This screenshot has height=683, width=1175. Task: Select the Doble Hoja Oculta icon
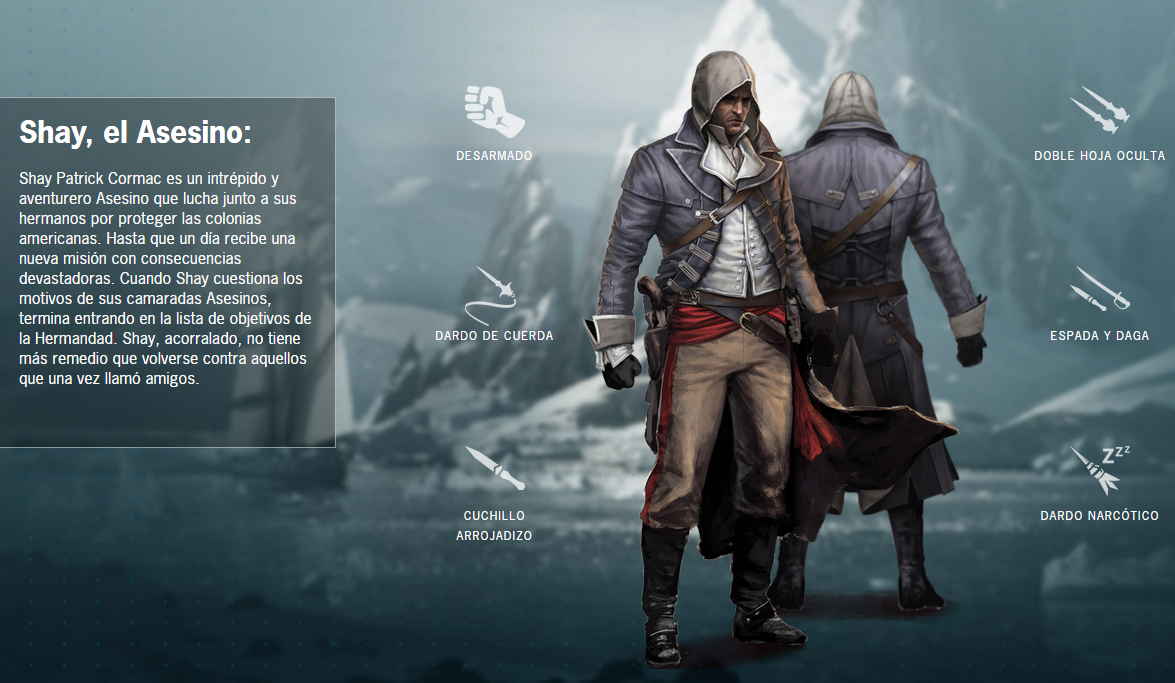click(1099, 111)
